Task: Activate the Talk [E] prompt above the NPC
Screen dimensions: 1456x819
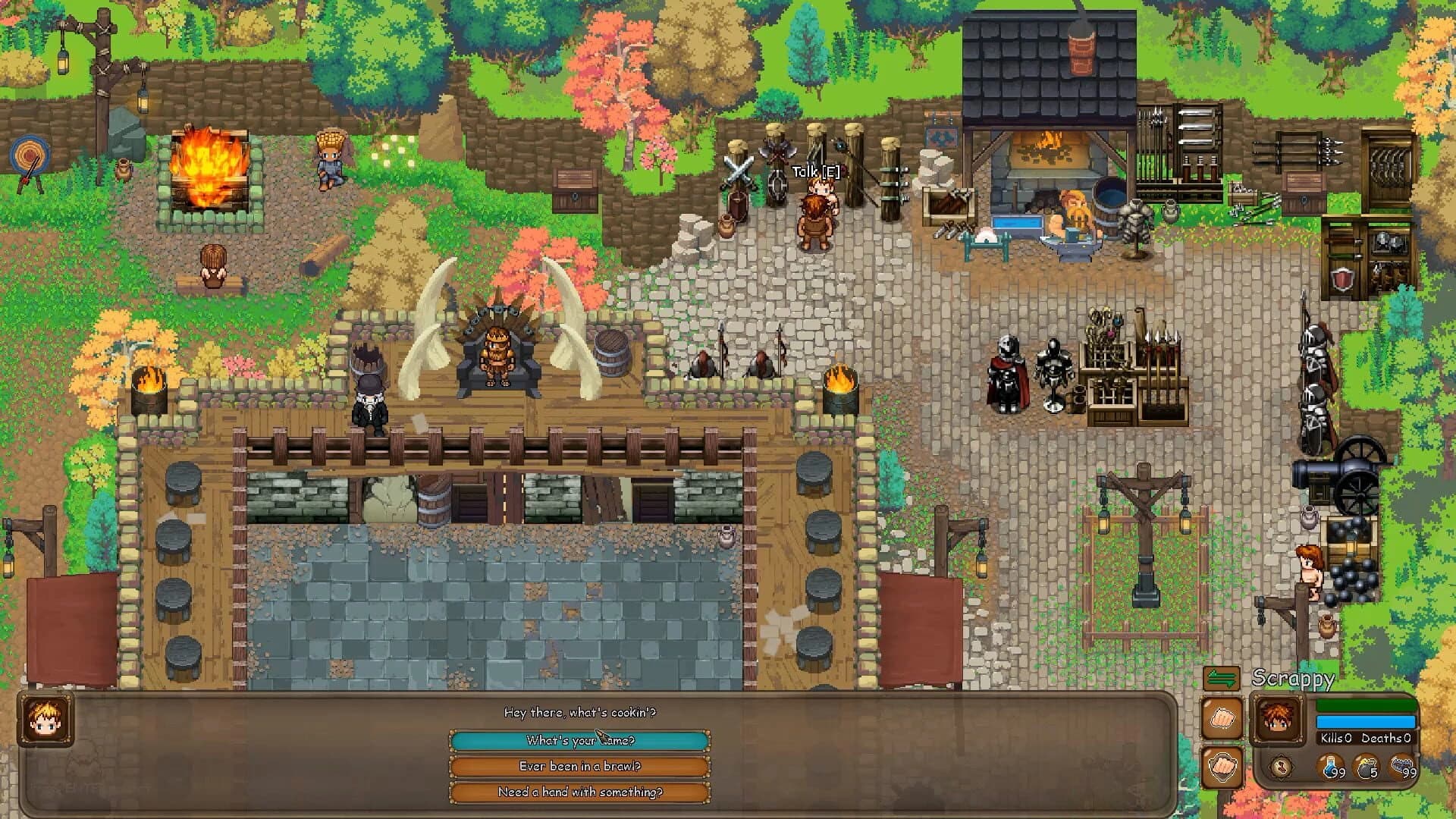Action: click(x=813, y=171)
